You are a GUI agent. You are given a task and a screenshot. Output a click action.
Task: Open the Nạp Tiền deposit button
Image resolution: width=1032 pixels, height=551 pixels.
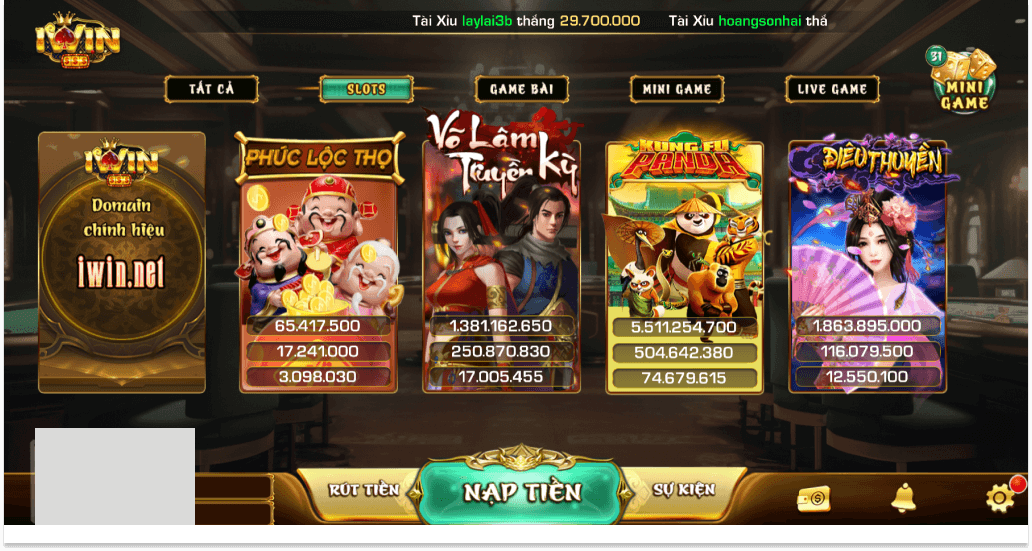(x=521, y=492)
